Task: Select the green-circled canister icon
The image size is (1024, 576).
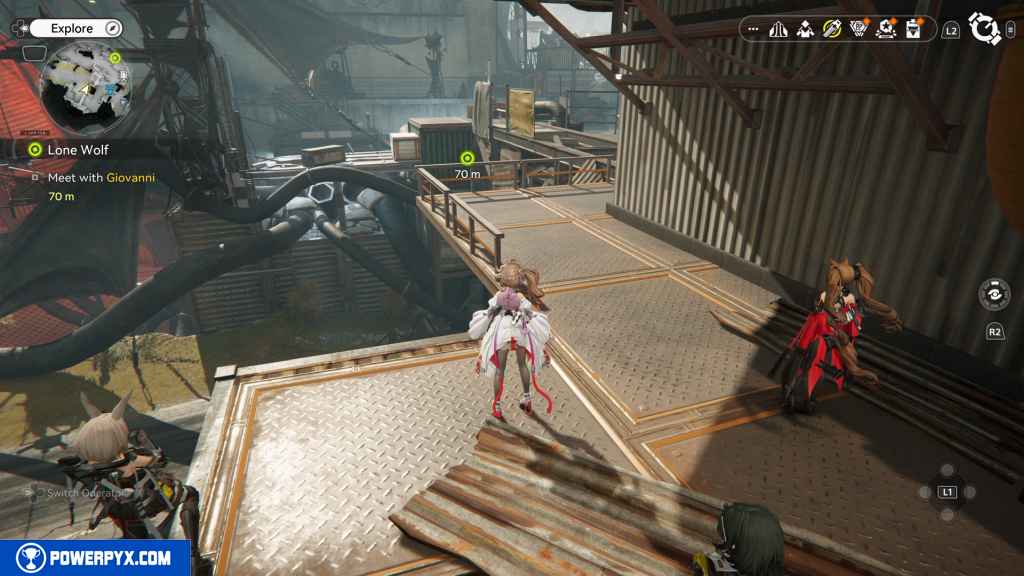Action: pos(832,30)
